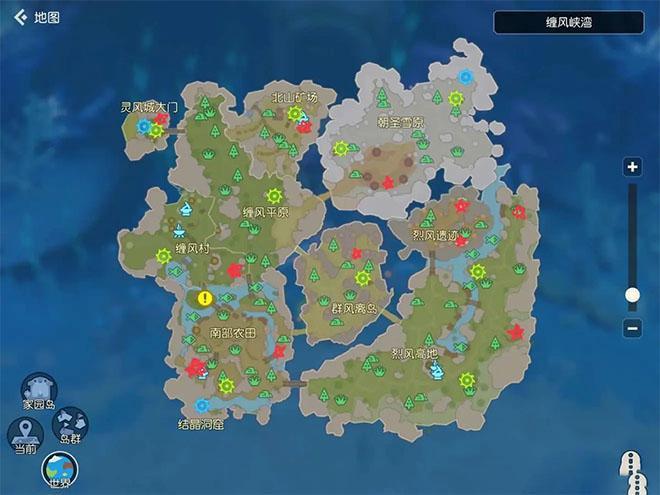Switch to the 岛群 archipelago view
Viewport: 660px width, 495px height.
70,426
